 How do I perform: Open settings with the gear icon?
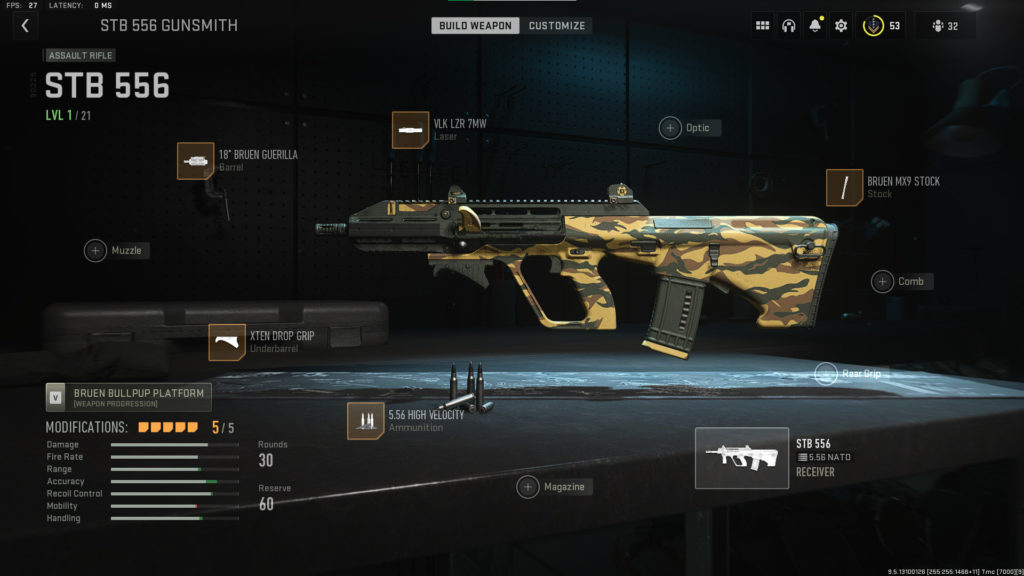click(841, 26)
